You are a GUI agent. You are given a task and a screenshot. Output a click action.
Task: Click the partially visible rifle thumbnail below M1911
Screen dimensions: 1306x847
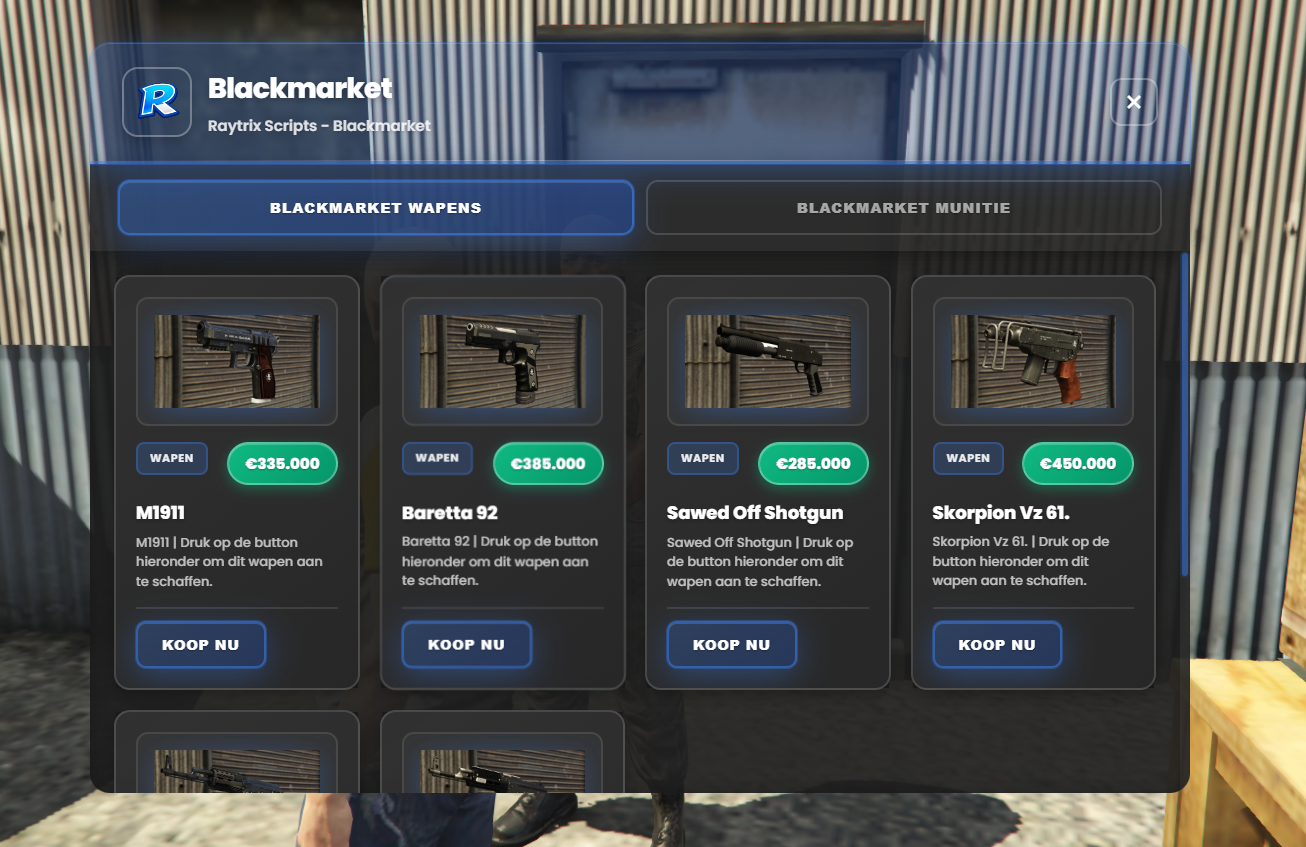236,775
